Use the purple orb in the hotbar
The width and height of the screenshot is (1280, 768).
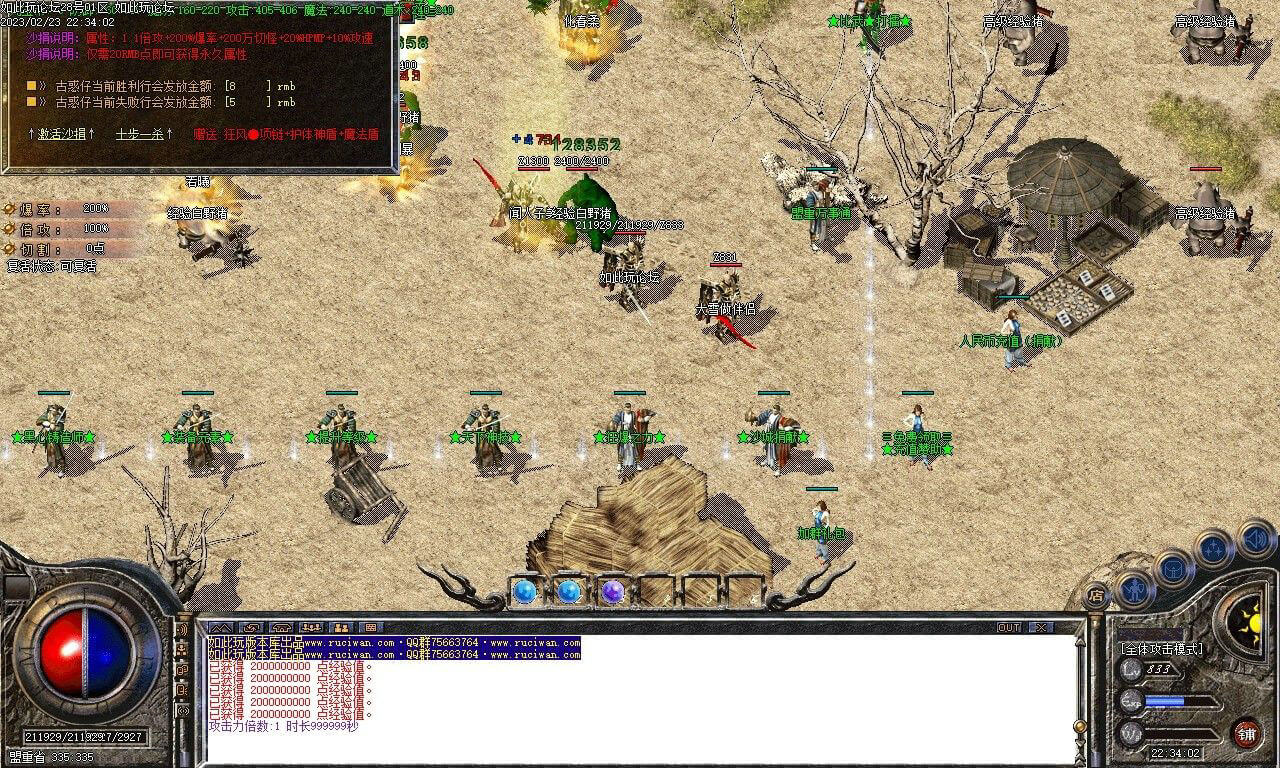(613, 592)
